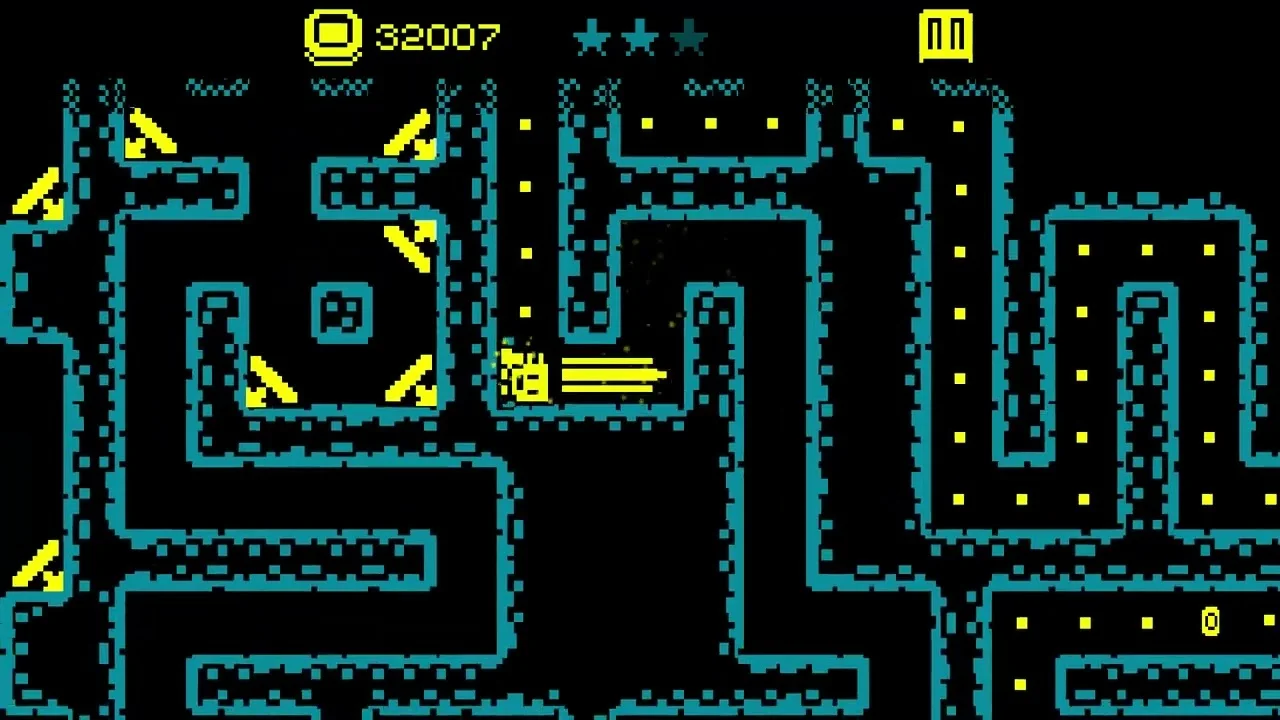This screenshot has height=720, width=1280.
Task: Toggle the second filled star in the header
Action: (641, 38)
